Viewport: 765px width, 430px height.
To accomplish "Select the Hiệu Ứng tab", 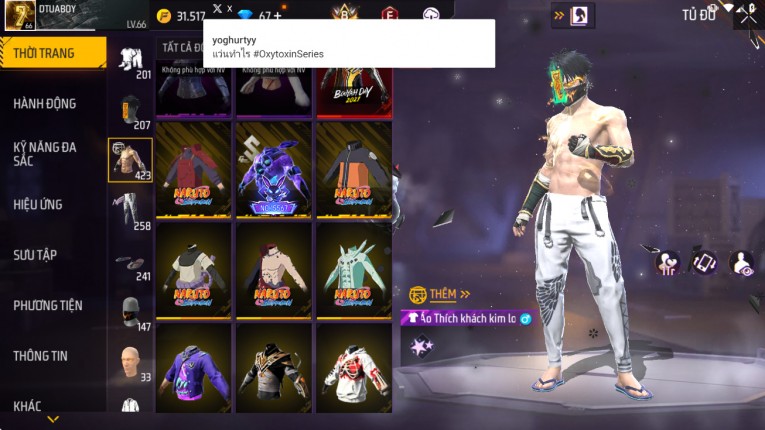I will coord(38,204).
